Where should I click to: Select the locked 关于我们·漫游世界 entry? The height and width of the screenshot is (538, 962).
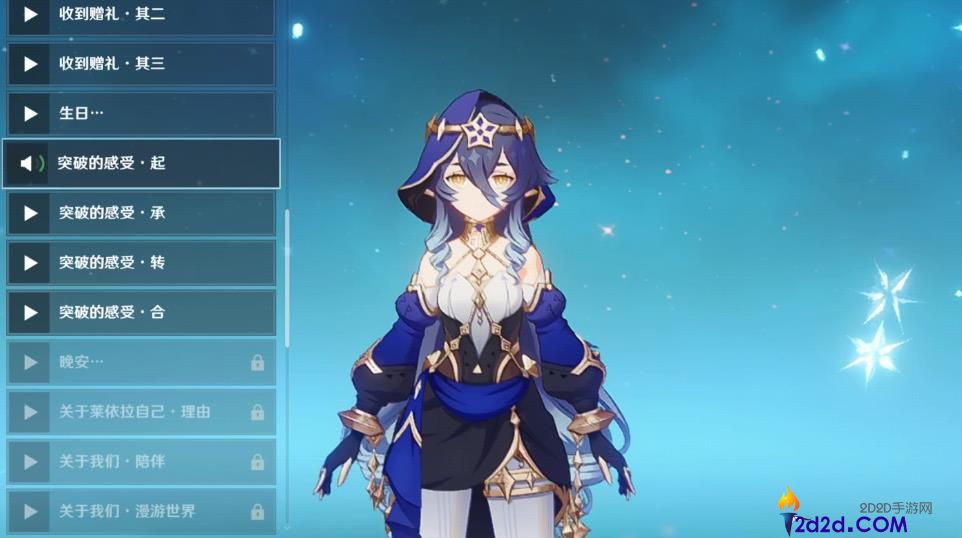click(141, 512)
